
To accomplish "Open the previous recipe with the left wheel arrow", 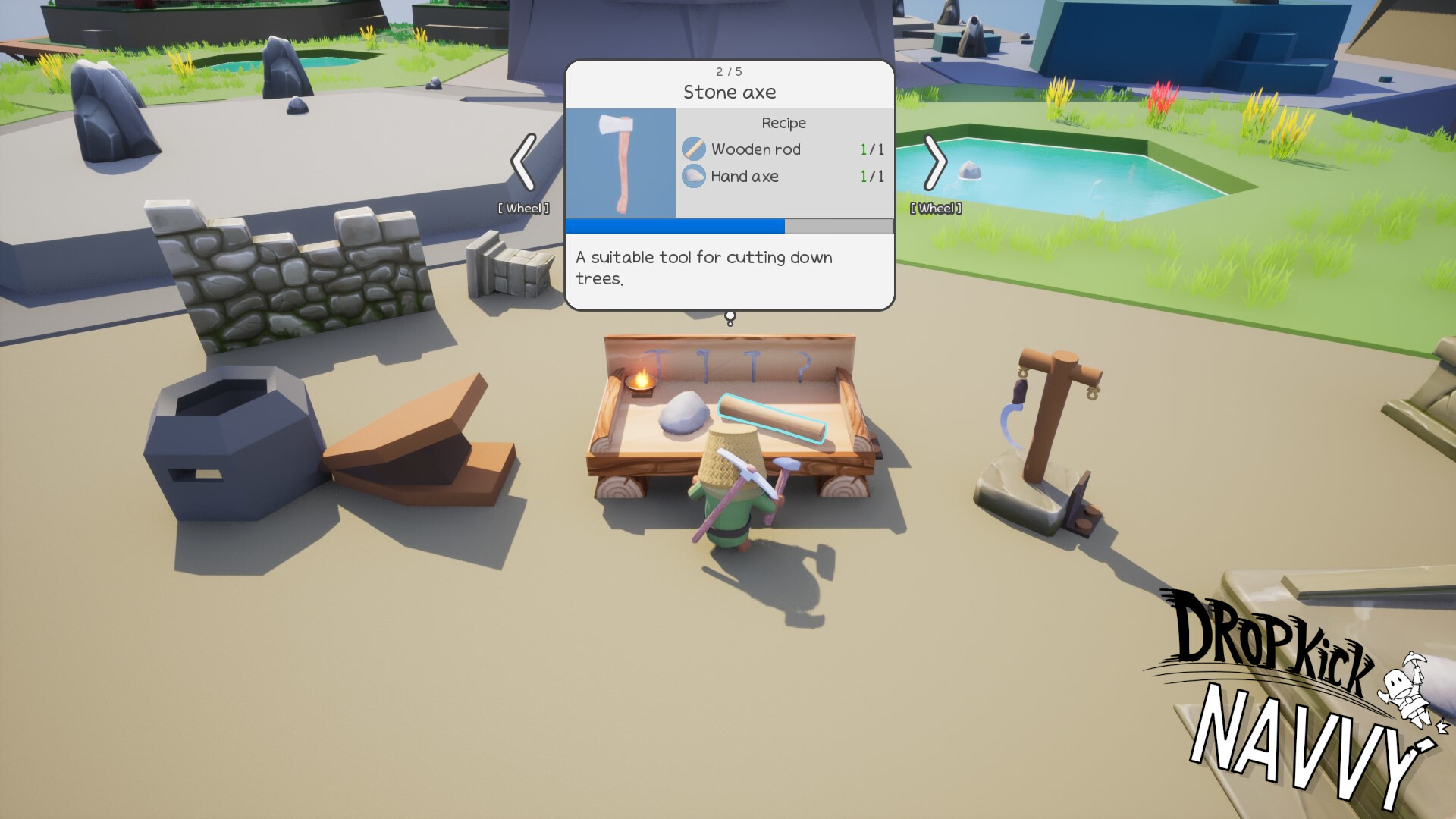I will pos(523,162).
